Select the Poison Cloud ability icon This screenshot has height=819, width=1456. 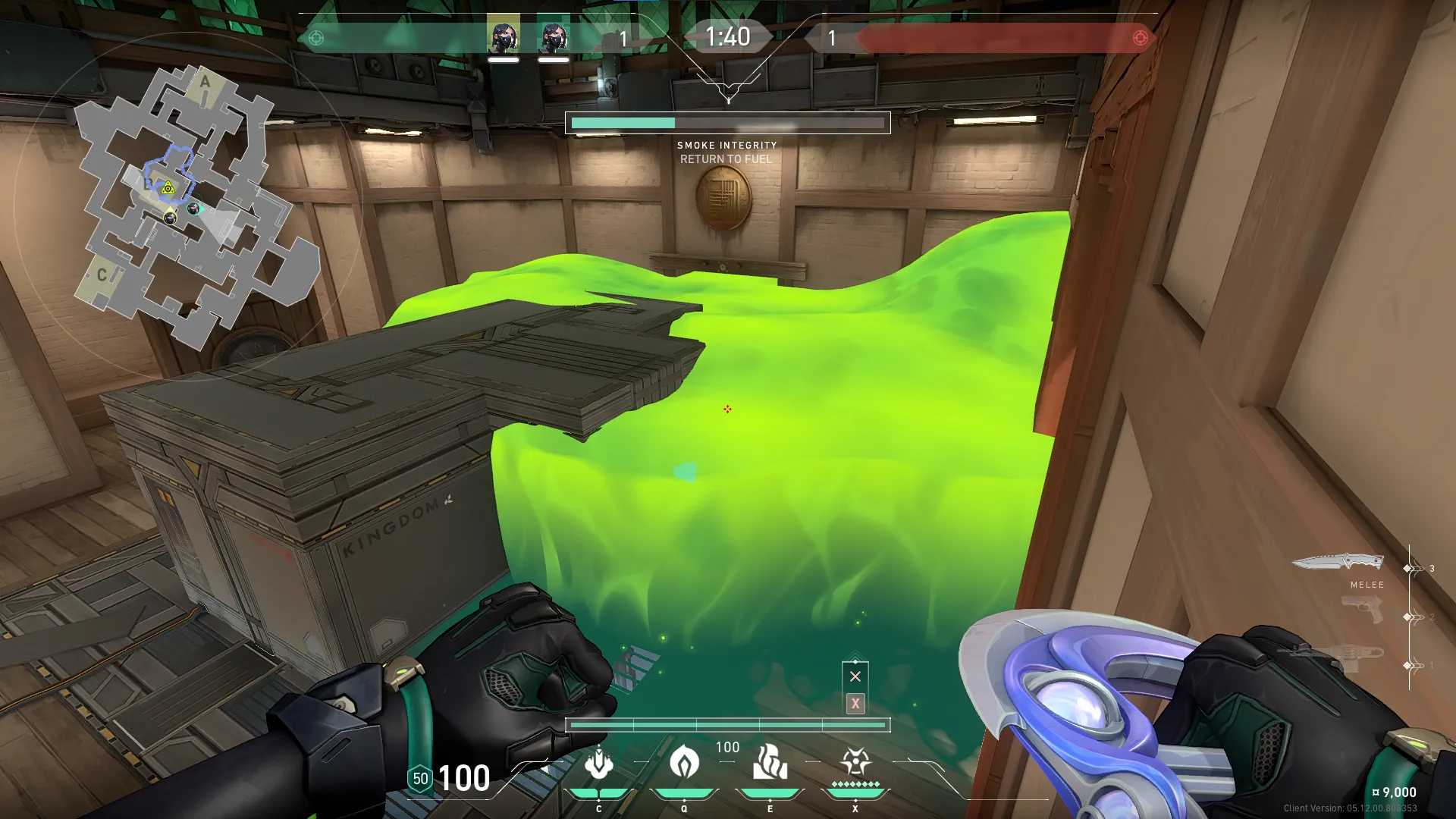684,763
